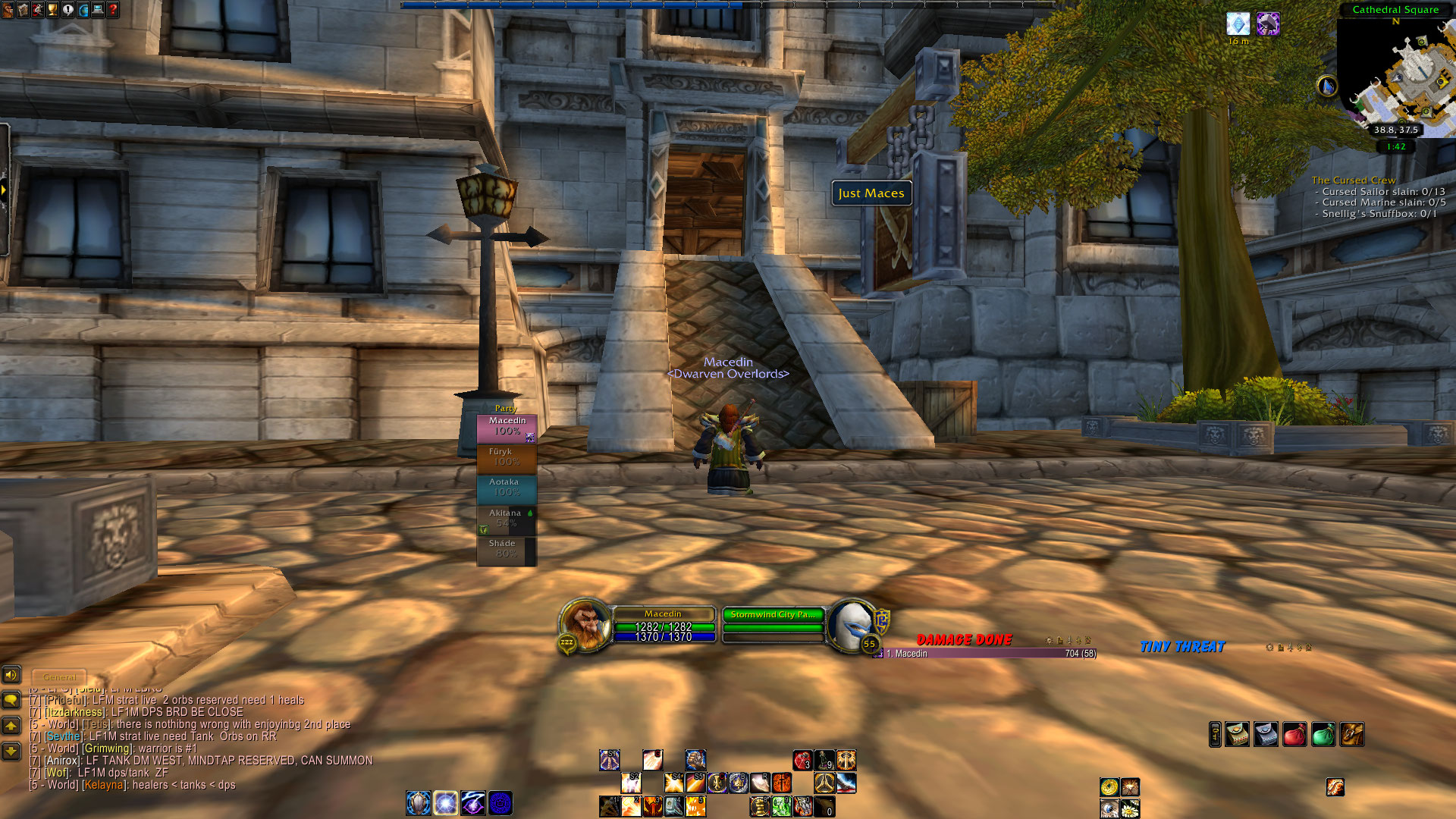
Task: Click the Macedin player portrait
Action: pyautogui.click(x=585, y=624)
